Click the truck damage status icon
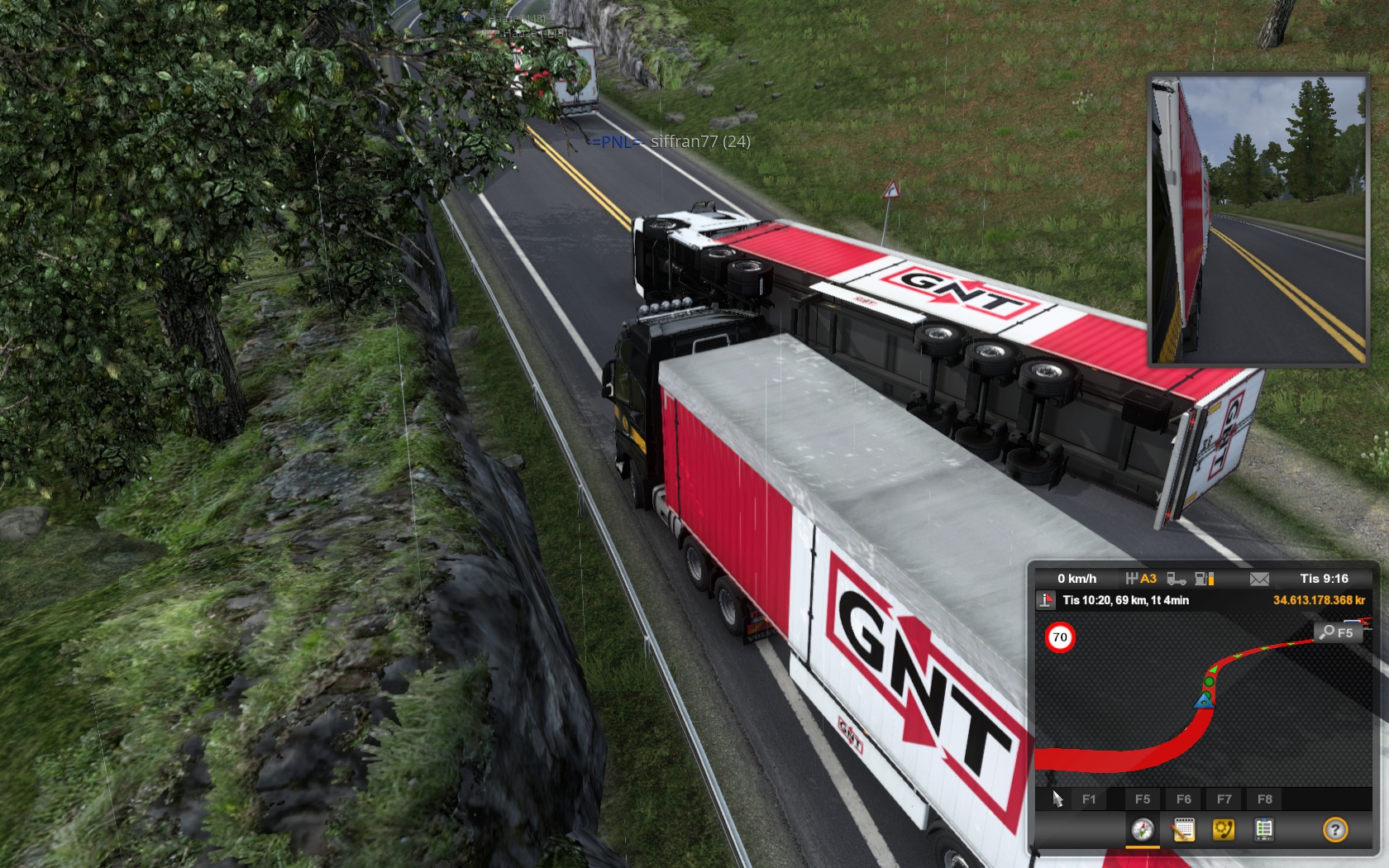The height and width of the screenshot is (868, 1389). [1176, 579]
